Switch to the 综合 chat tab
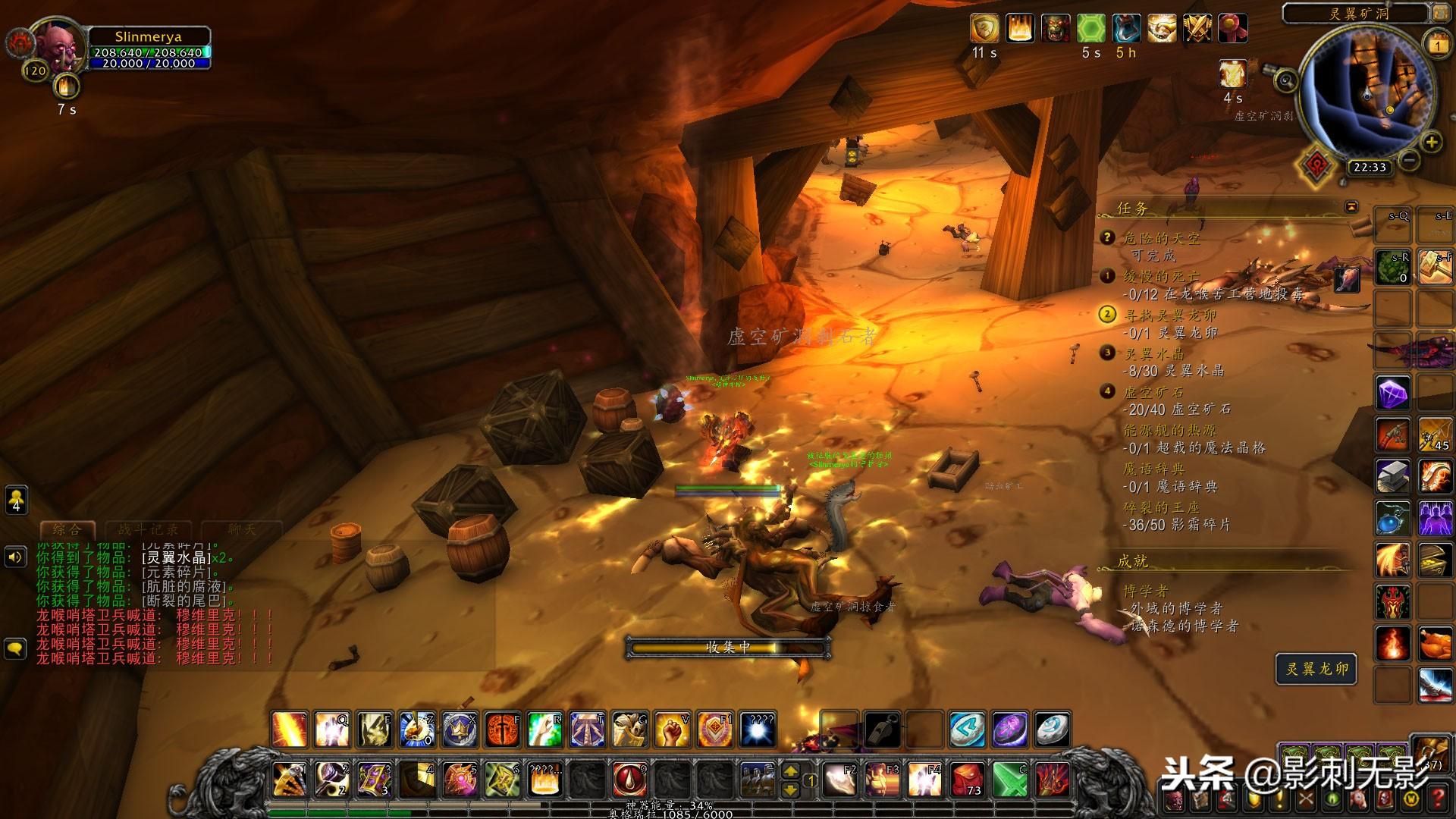The image size is (1456, 819). 67,529
